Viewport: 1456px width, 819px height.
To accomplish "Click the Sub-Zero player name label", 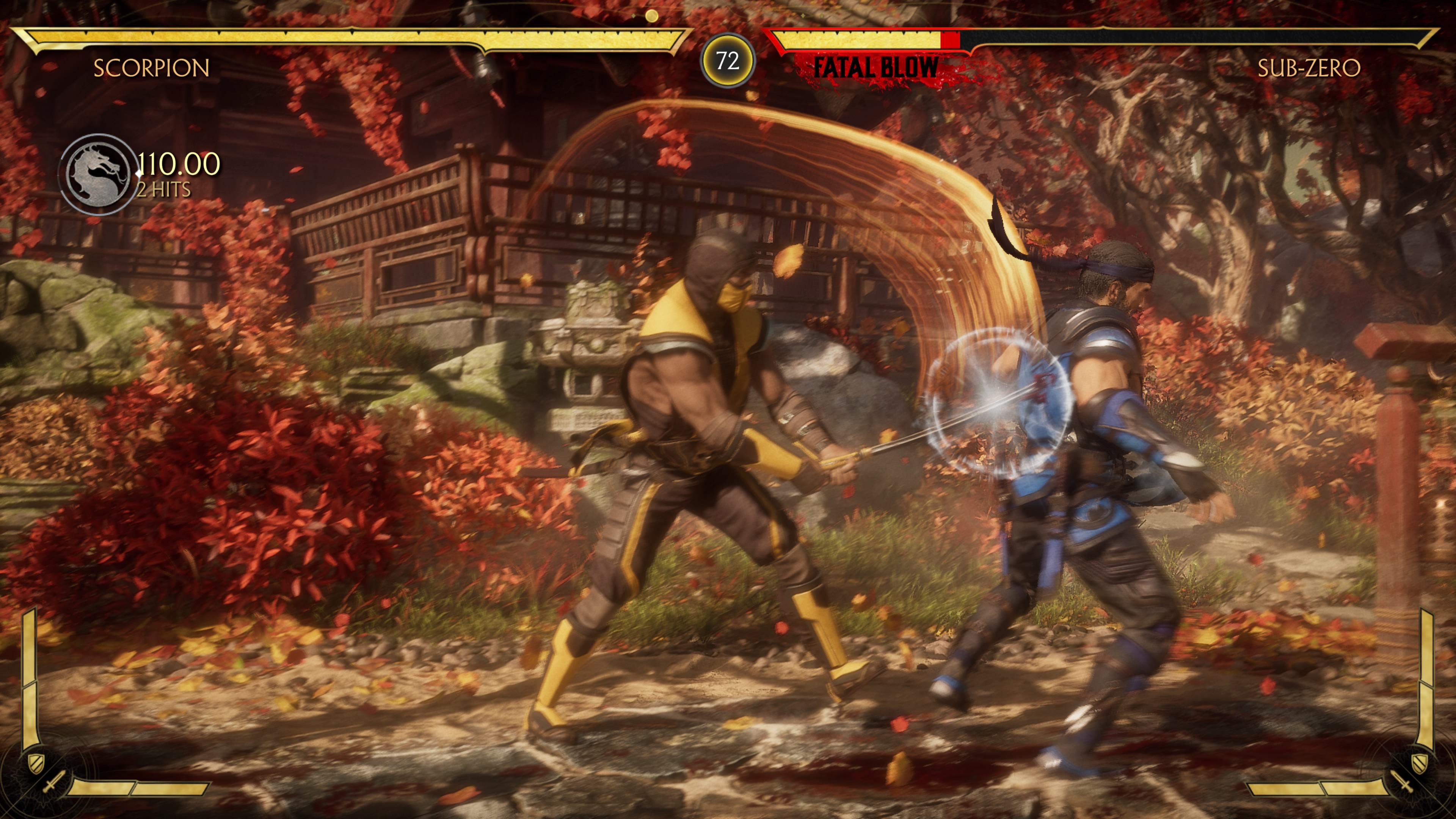I will 1309,68.
